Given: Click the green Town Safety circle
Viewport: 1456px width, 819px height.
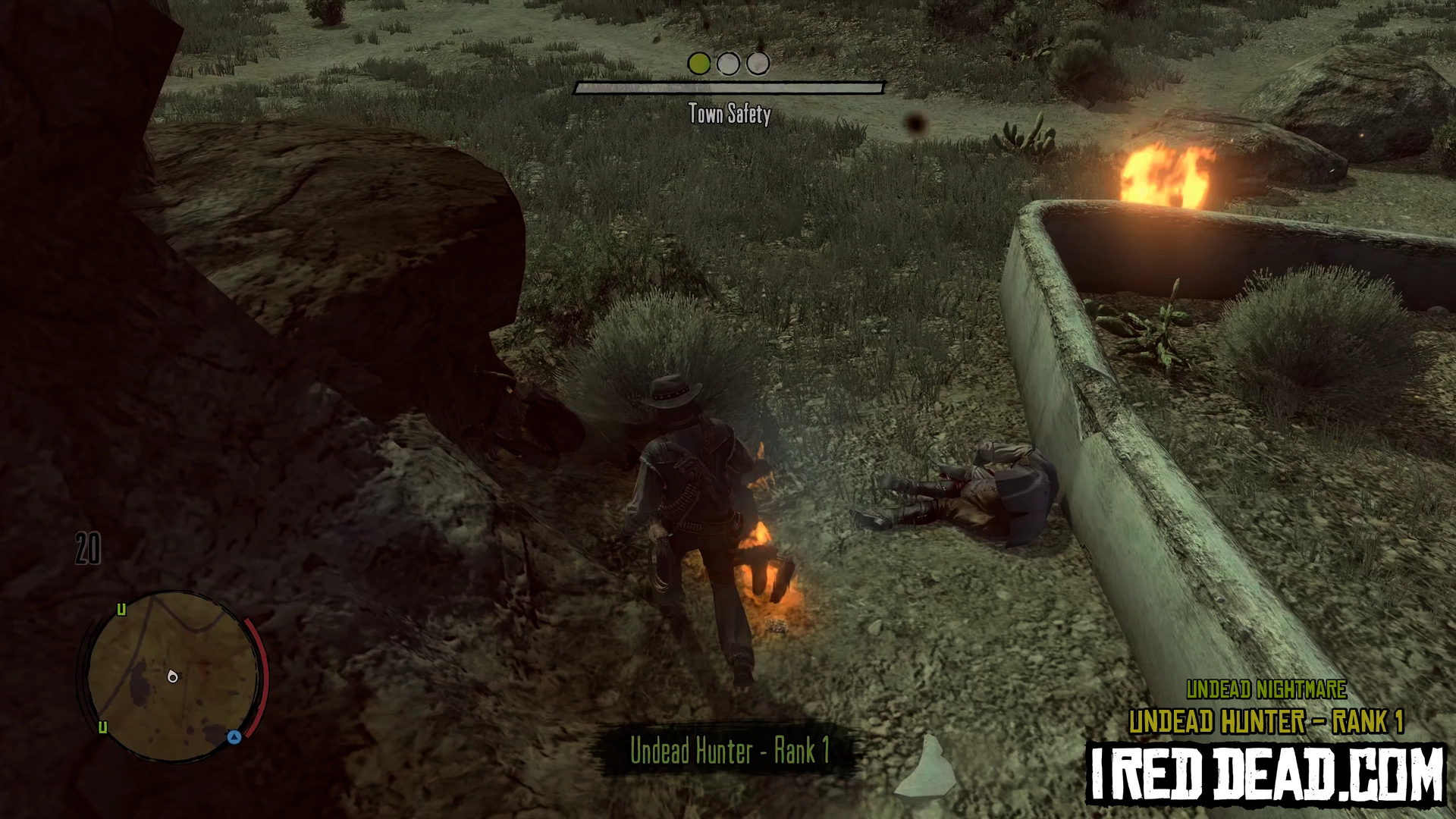Looking at the screenshot, I should 698,64.
